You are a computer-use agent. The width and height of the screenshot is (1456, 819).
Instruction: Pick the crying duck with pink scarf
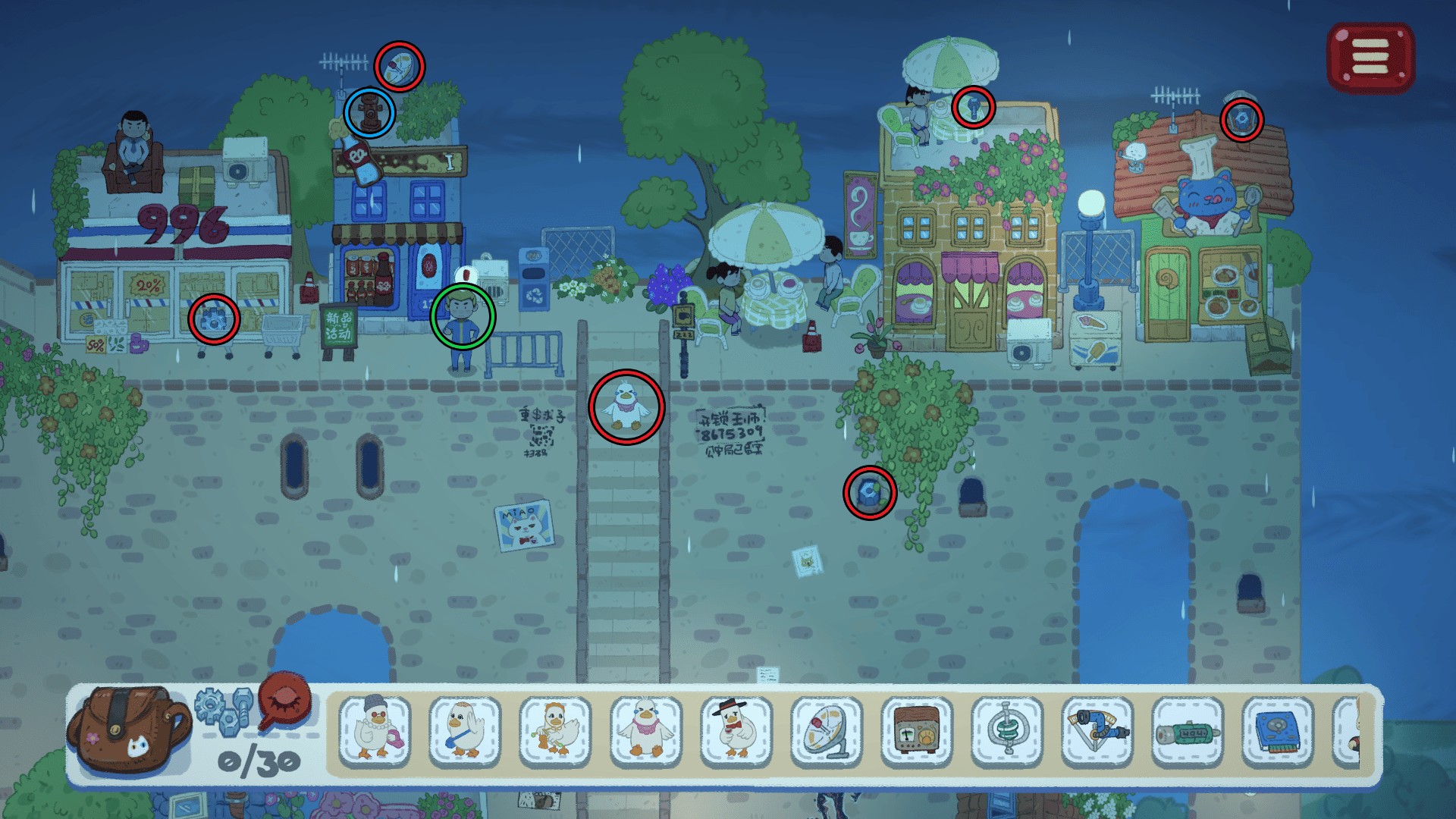click(x=645, y=730)
